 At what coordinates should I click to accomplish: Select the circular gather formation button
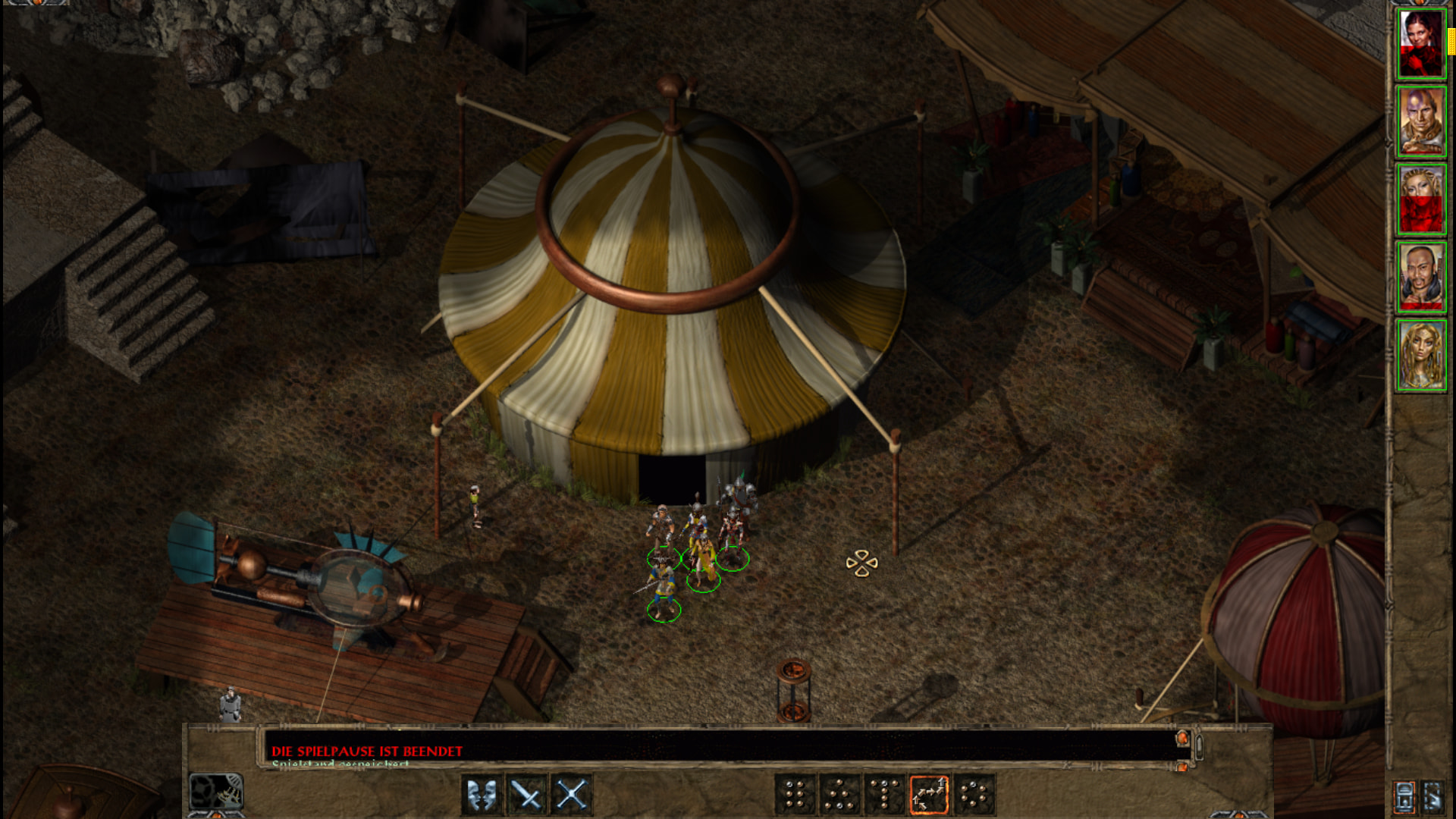coord(974,795)
